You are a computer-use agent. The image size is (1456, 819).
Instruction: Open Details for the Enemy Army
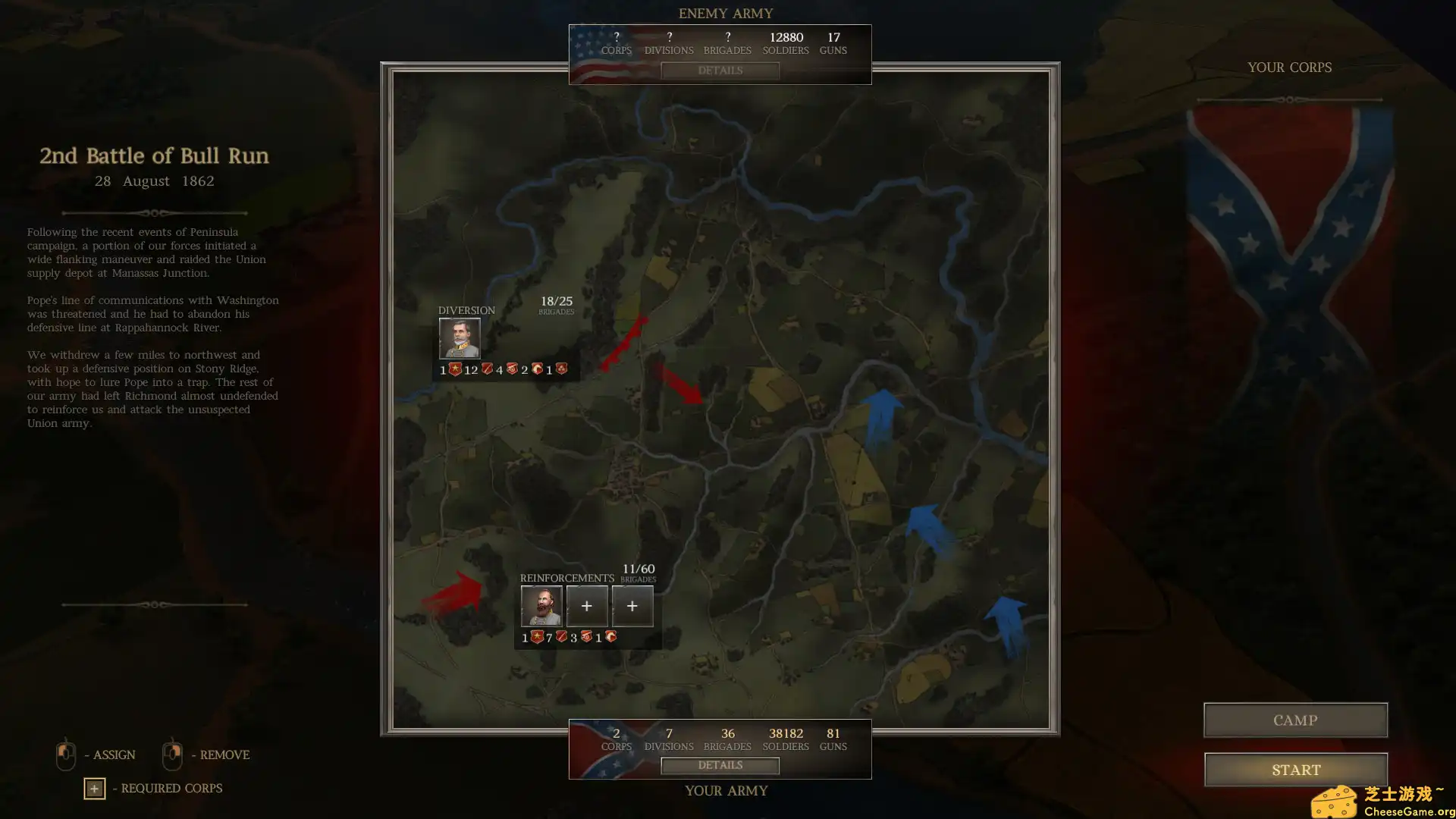click(x=719, y=71)
